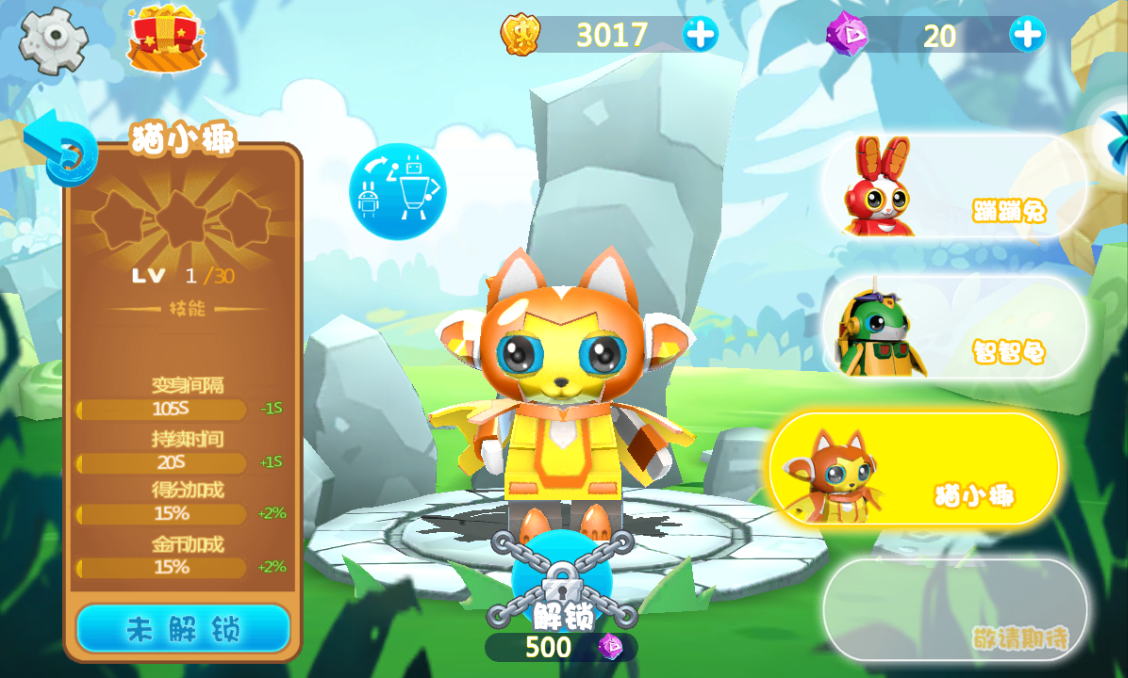Open the red gift box reward
This screenshot has height=678, width=1128.
click(x=165, y=39)
